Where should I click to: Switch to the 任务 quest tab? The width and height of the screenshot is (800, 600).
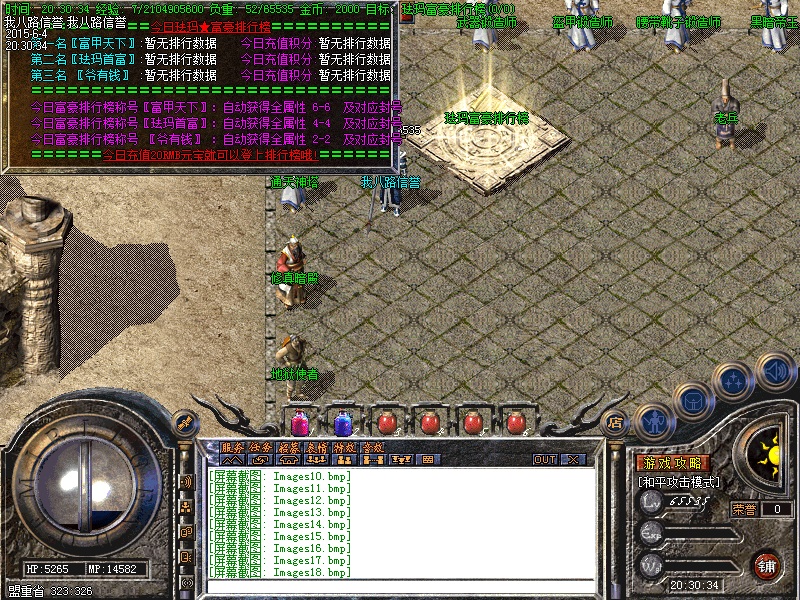(261, 447)
